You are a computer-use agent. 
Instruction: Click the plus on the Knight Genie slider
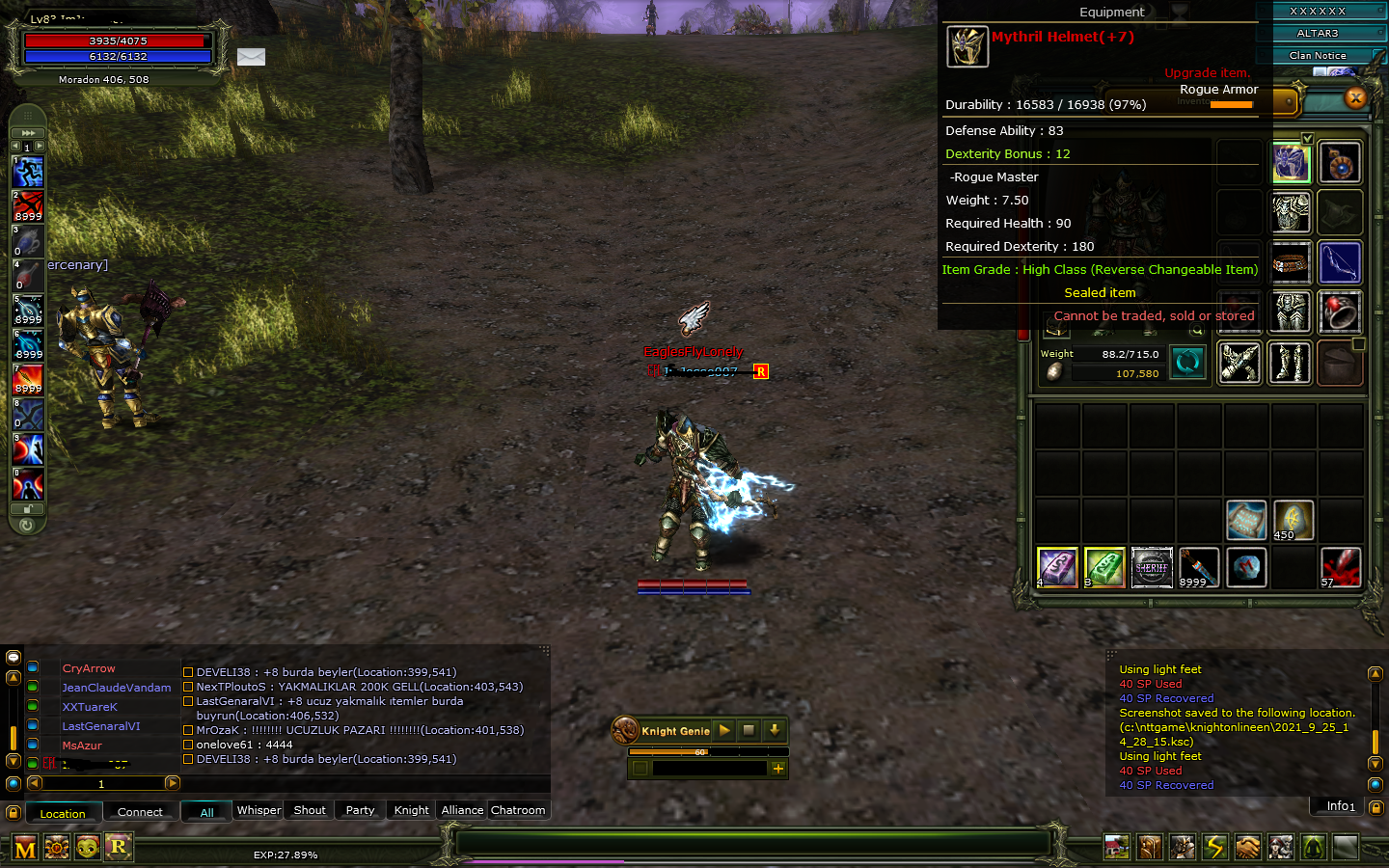coord(777,768)
